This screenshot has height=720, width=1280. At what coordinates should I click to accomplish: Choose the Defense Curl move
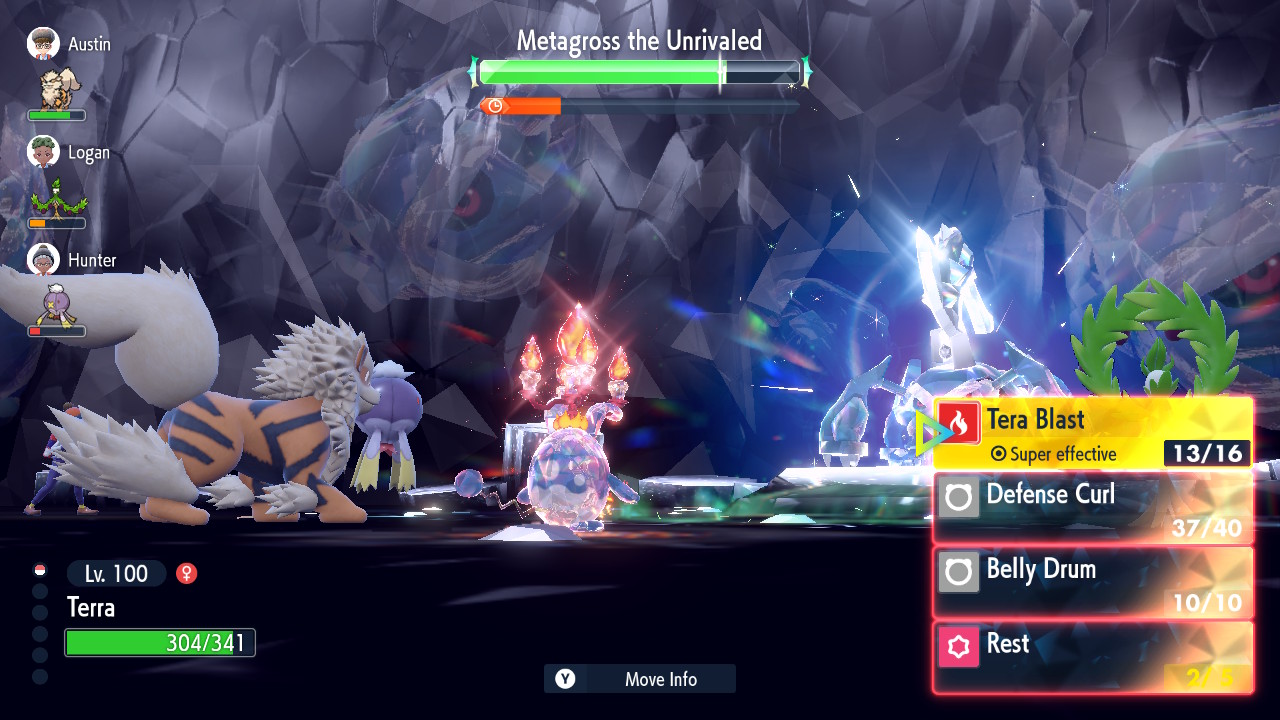[x=1092, y=507]
